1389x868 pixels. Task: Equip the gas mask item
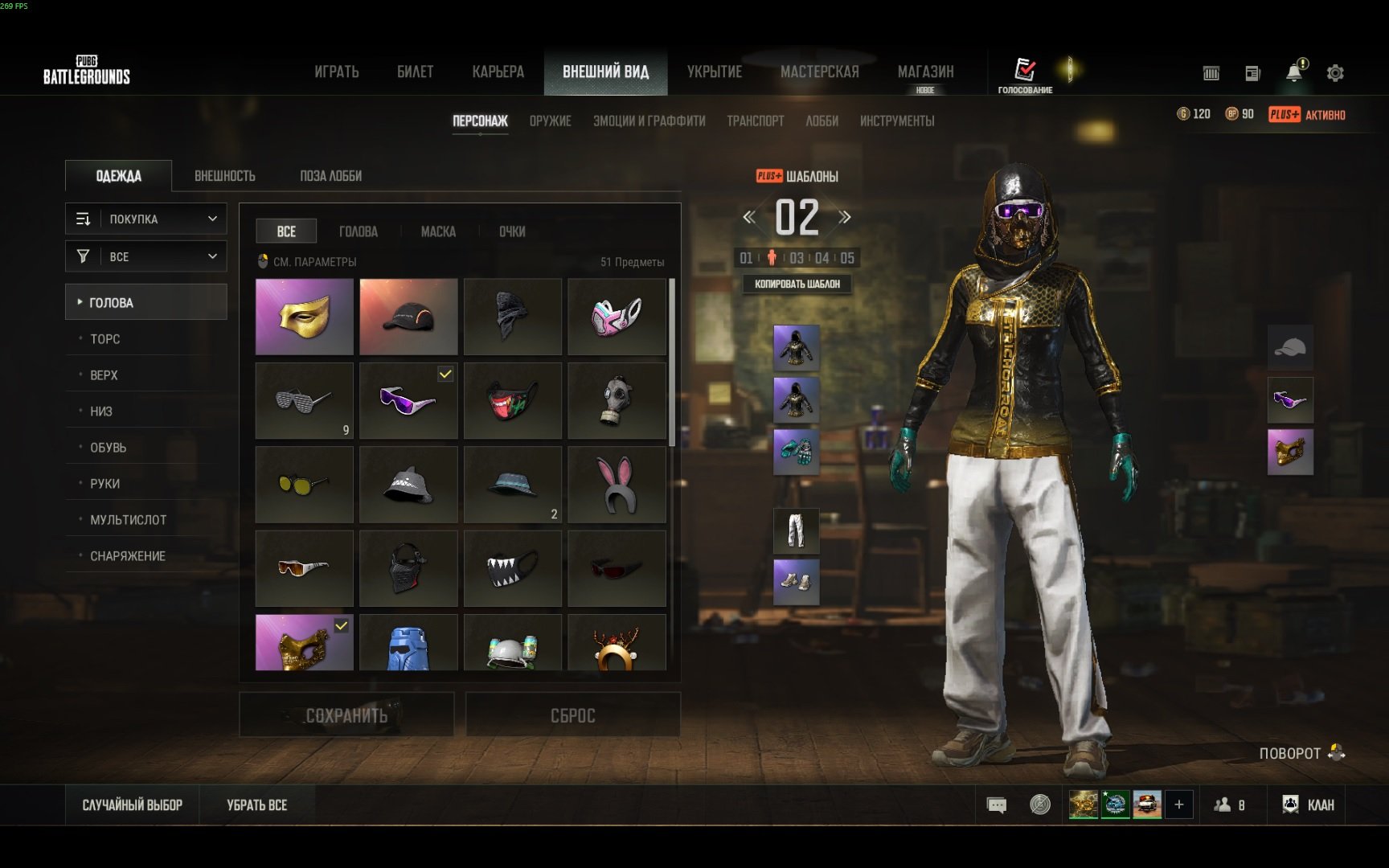[x=617, y=400]
